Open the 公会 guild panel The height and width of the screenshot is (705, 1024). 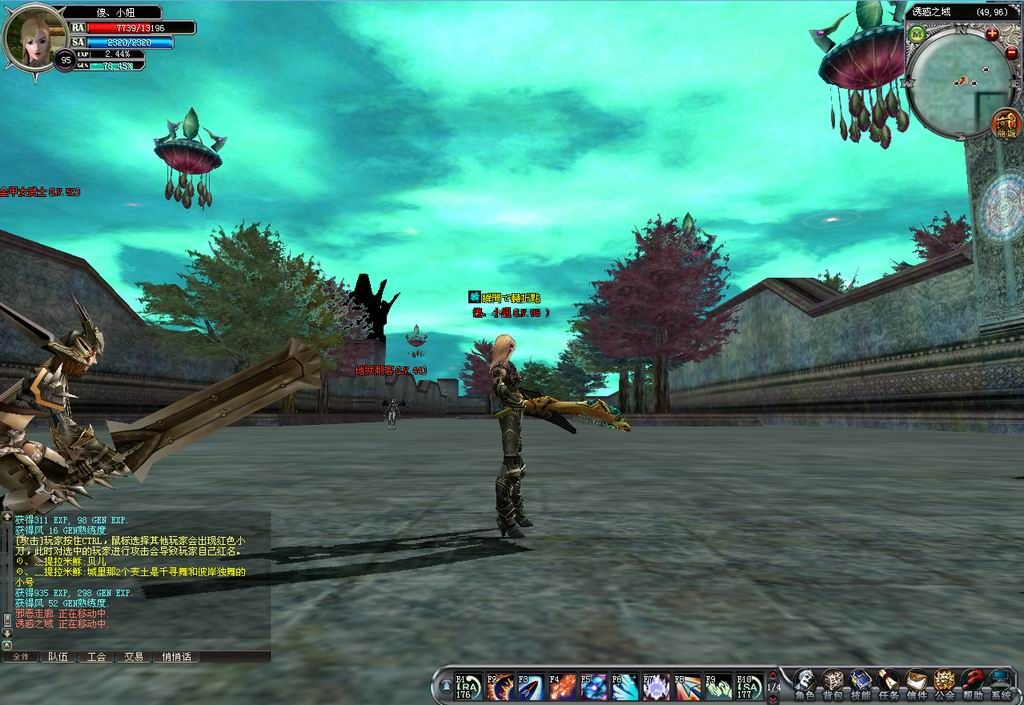944,683
